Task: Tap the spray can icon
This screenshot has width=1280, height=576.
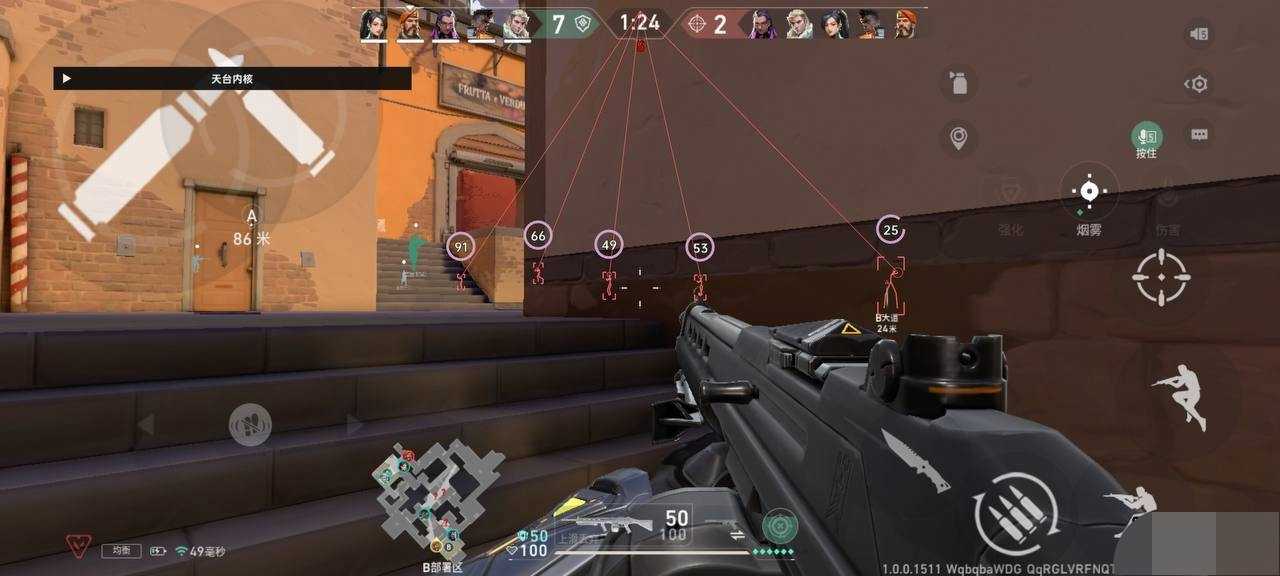Action: click(x=958, y=84)
